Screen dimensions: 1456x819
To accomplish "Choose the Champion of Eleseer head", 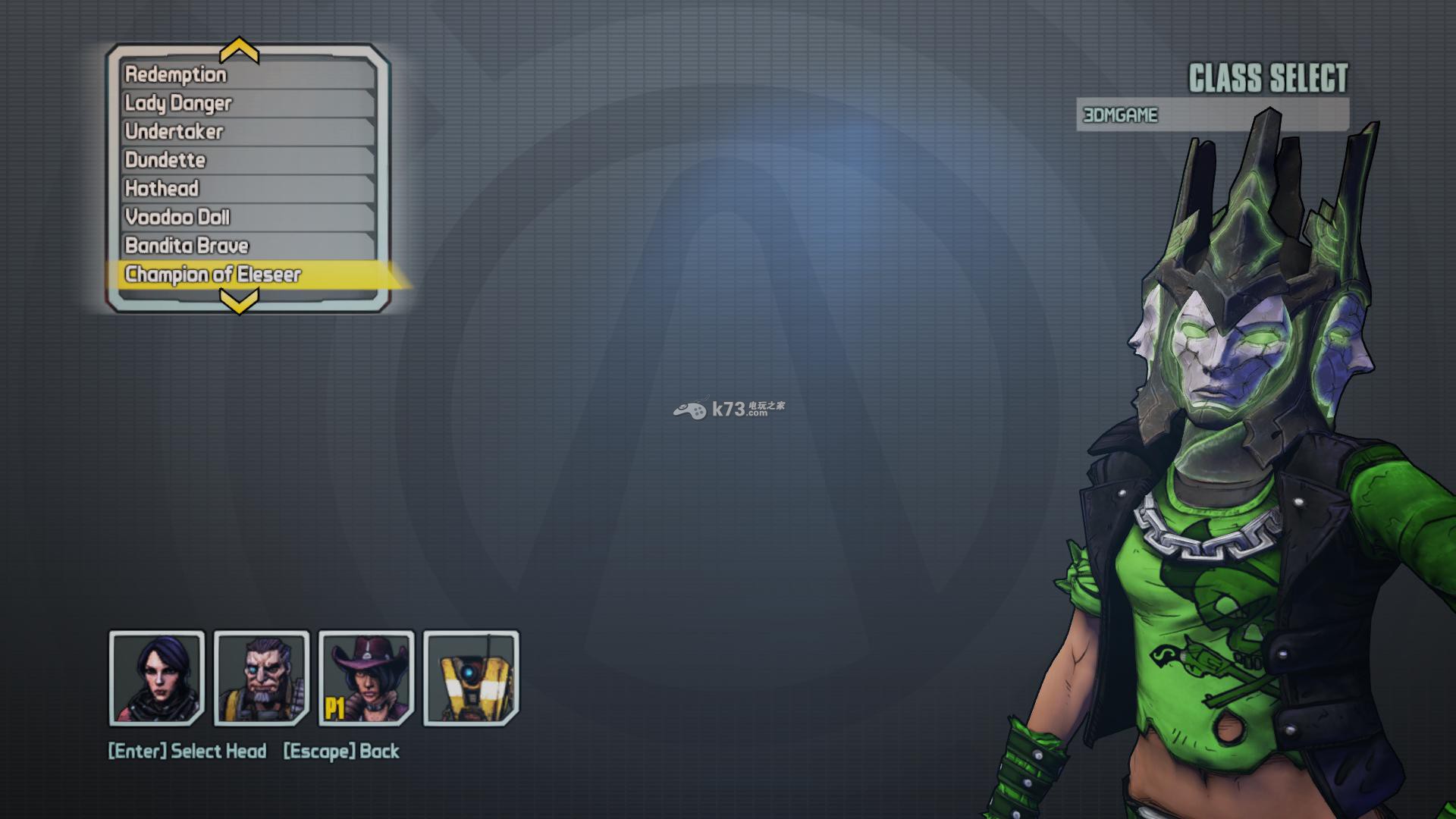I will click(x=247, y=275).
